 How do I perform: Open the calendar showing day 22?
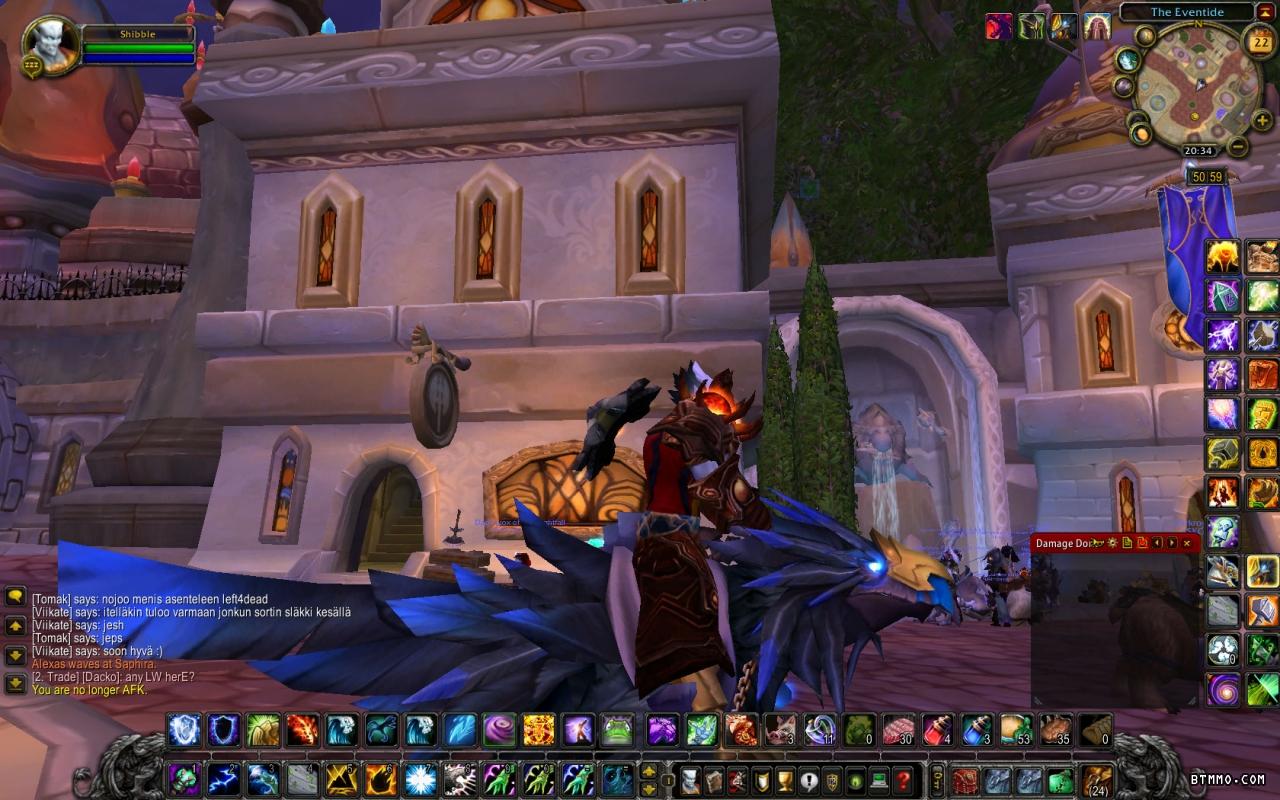coord(1258,41)
